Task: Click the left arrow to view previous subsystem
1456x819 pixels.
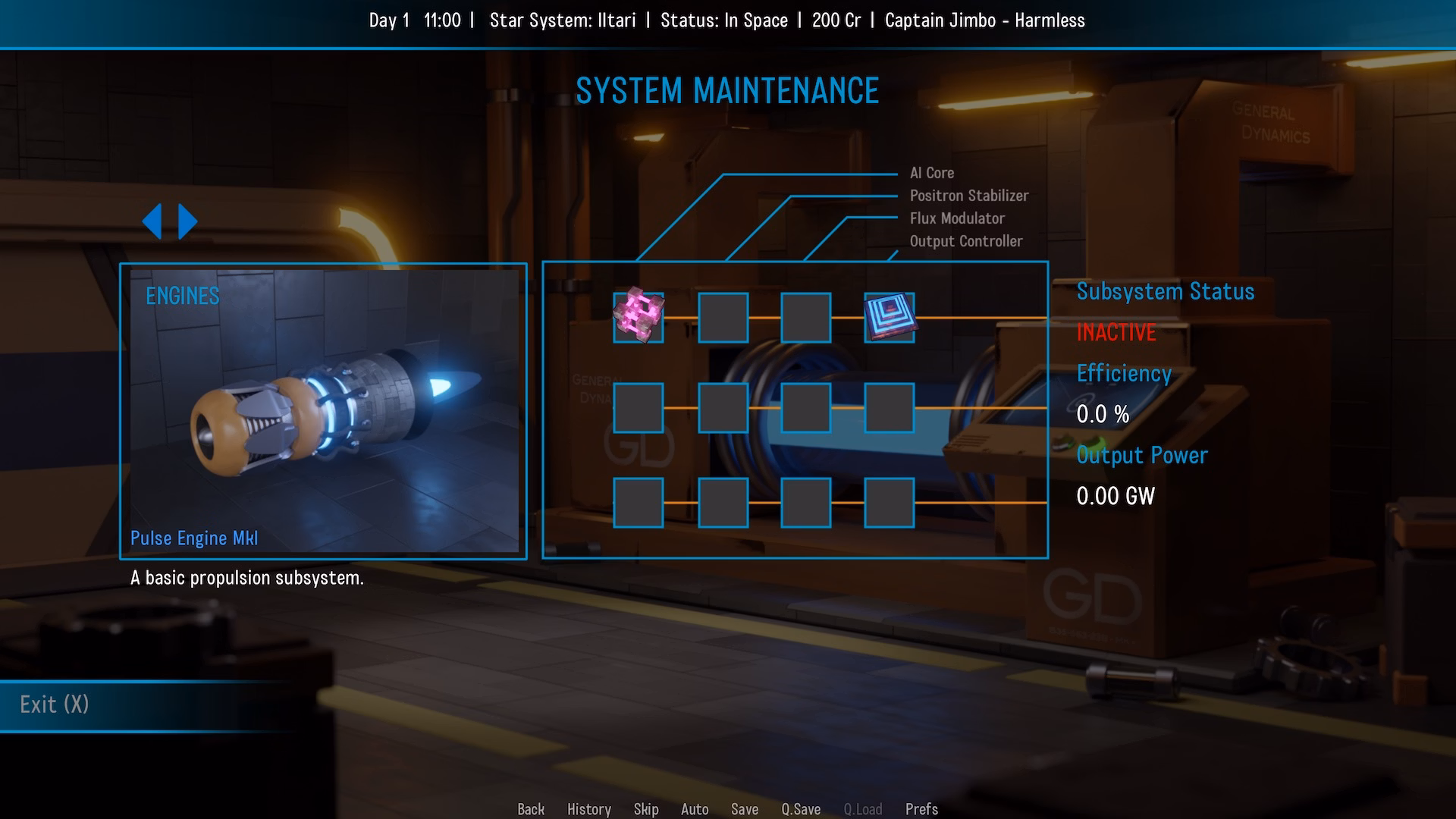Action: [x=154, y=220]
